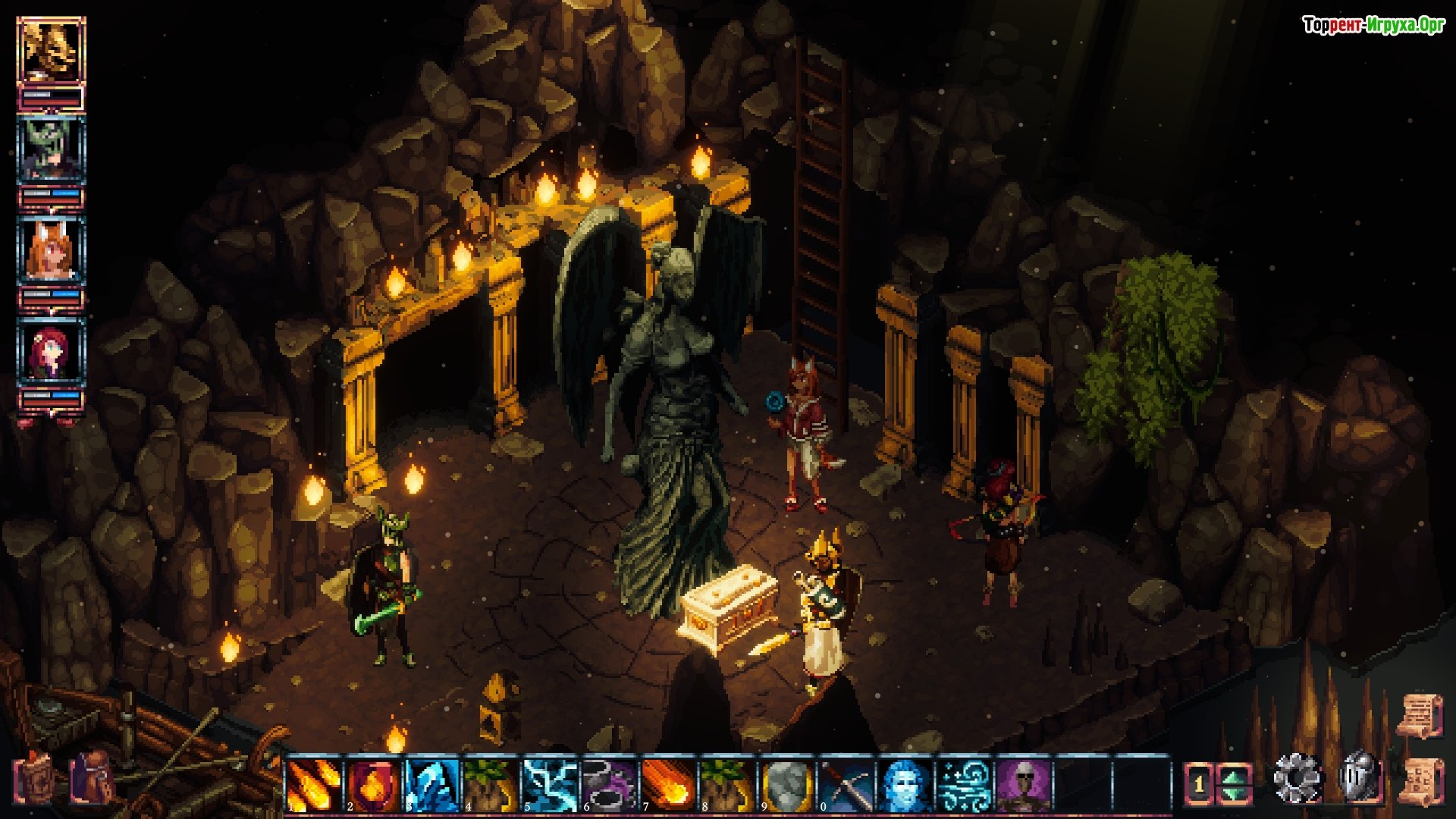
Task: Select the red-haired girl portrait
Action: pos(51,351)
